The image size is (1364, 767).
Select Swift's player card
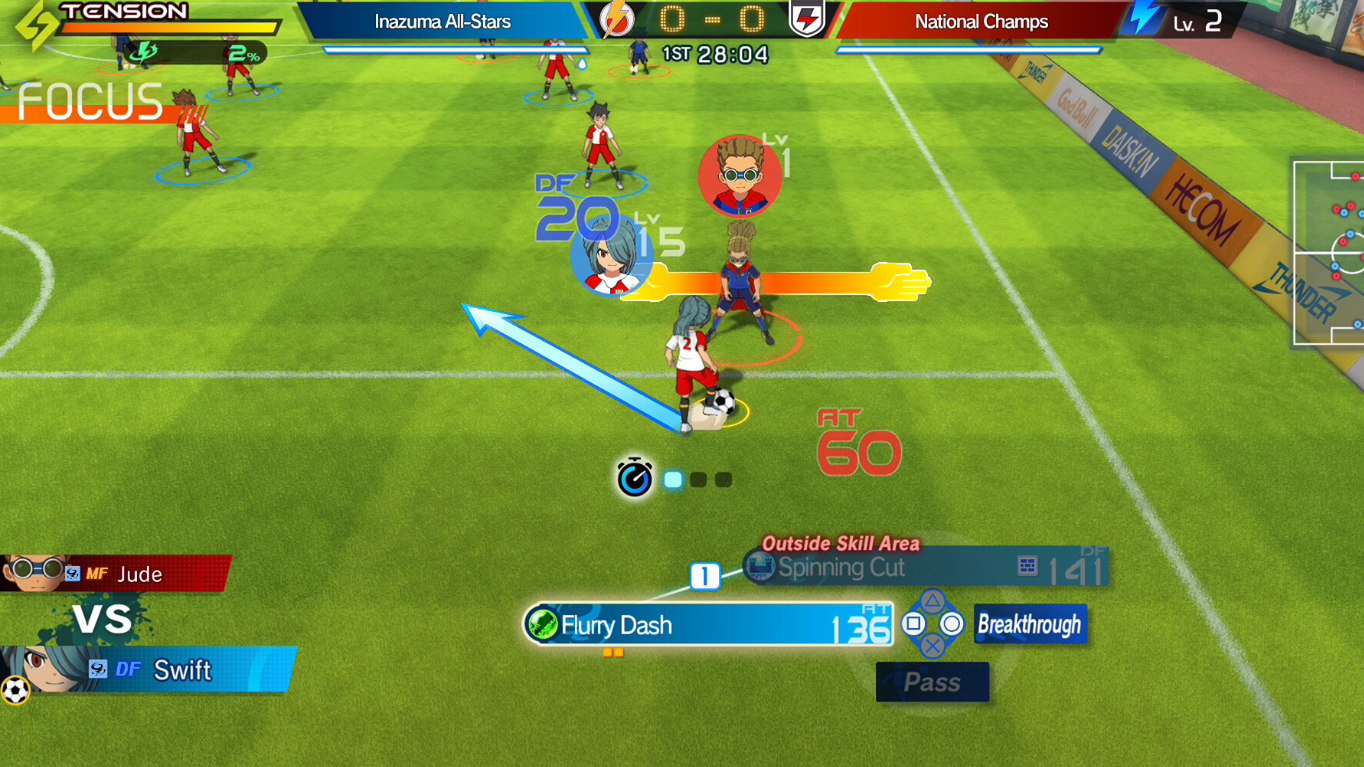click(147, 670)
